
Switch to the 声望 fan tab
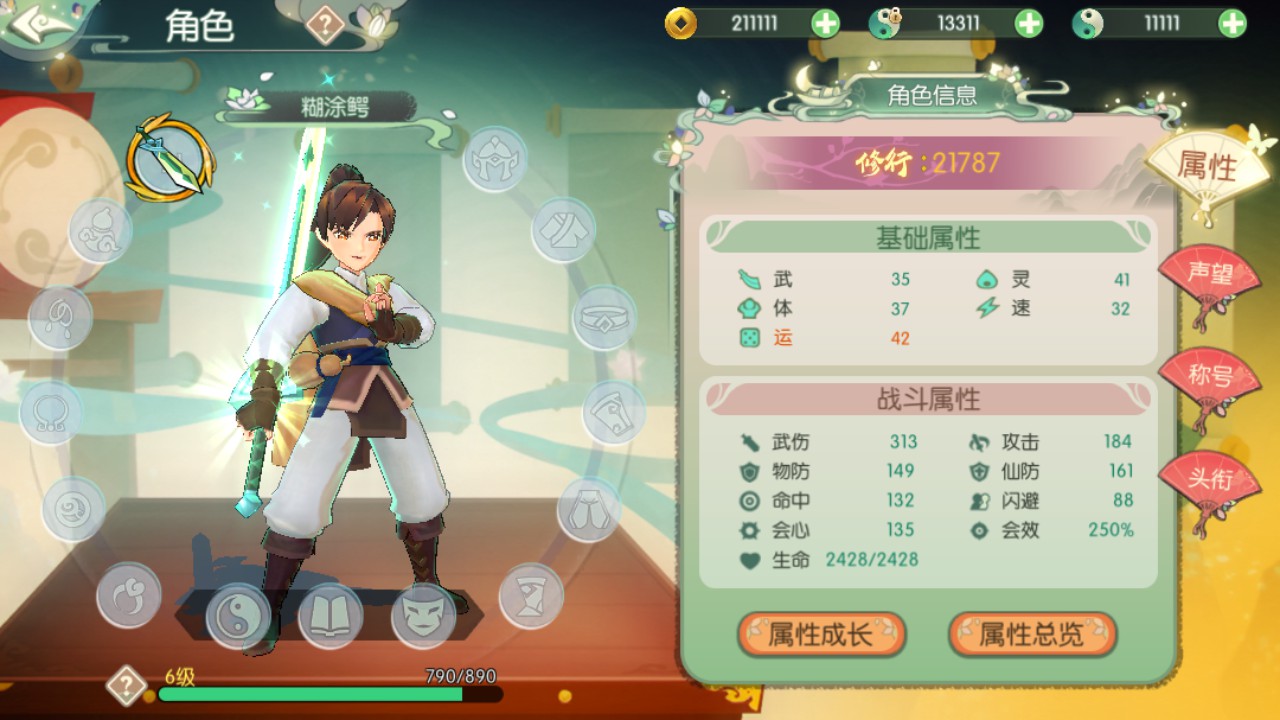click(x=1209, y=277)
